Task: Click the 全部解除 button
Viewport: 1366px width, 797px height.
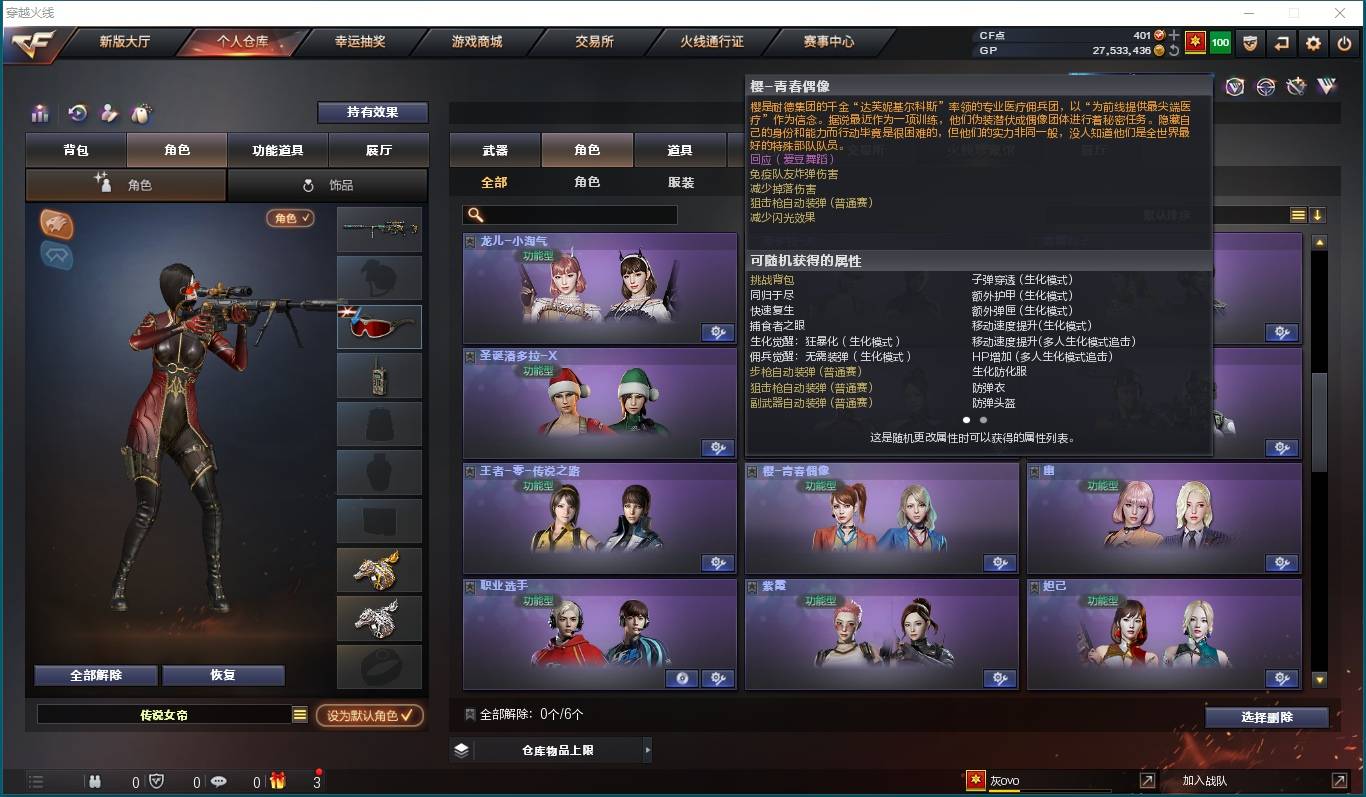Action: [x=94, y=675]
